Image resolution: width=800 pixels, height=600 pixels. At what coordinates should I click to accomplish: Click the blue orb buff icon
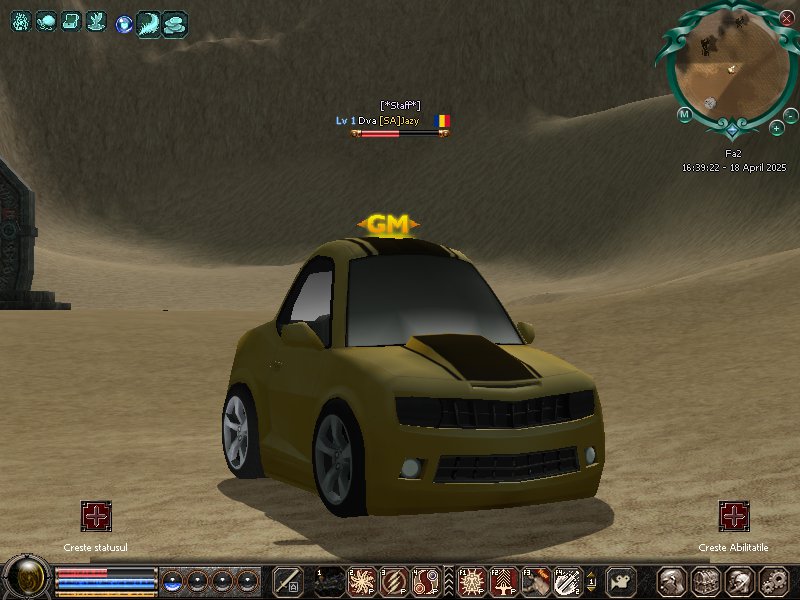tap(123, 22)
